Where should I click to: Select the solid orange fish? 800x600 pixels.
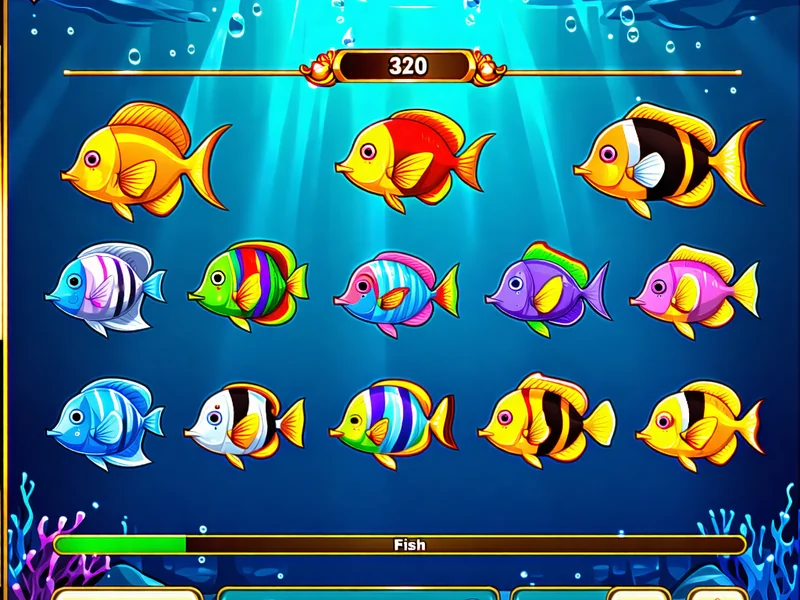(x=140, y=162)
